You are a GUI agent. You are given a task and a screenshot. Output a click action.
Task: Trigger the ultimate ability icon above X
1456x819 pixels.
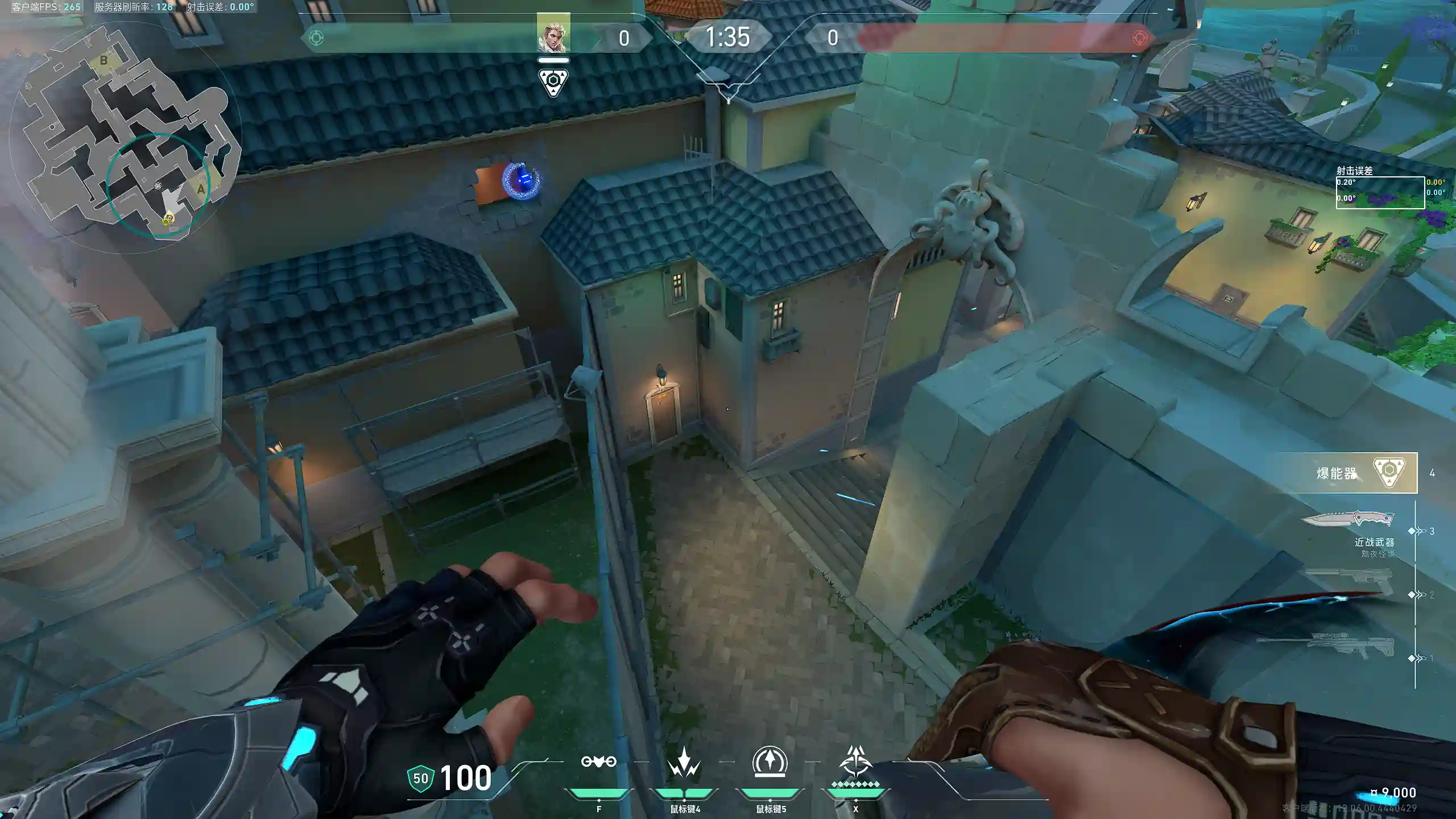855,762
